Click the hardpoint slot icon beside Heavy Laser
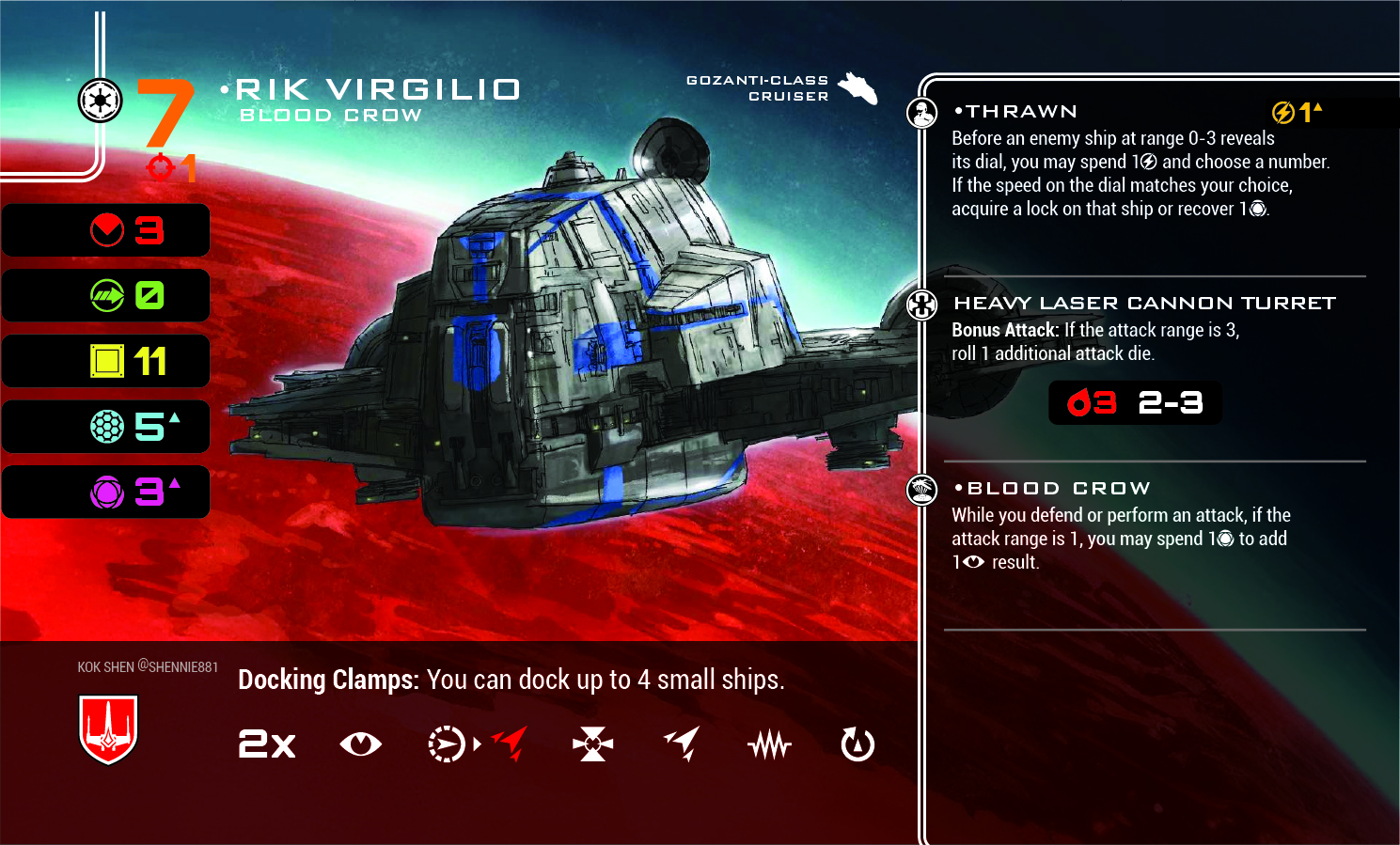Viewport: 1400px width, 845px height. click(922, 305)
